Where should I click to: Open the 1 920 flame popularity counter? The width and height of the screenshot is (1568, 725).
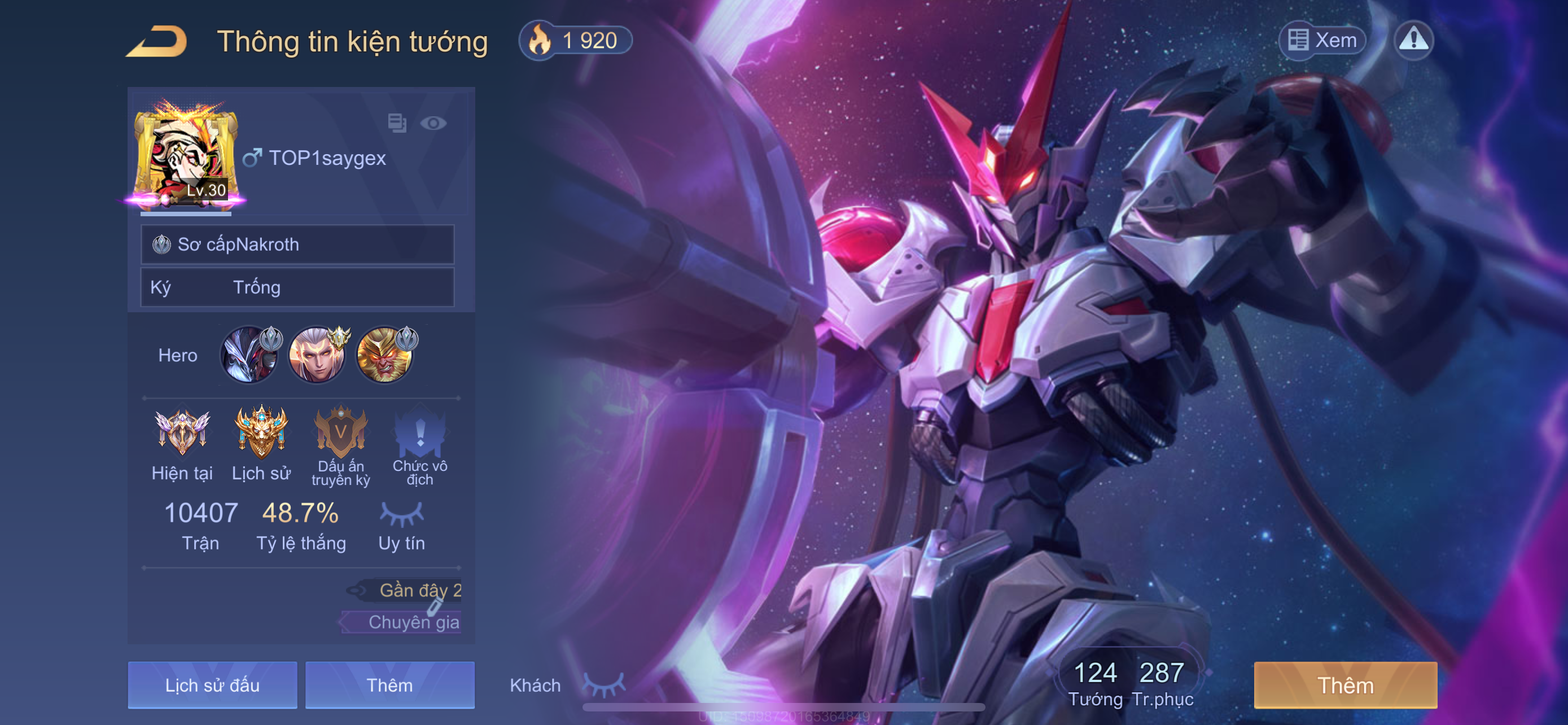tap(575, 41)
